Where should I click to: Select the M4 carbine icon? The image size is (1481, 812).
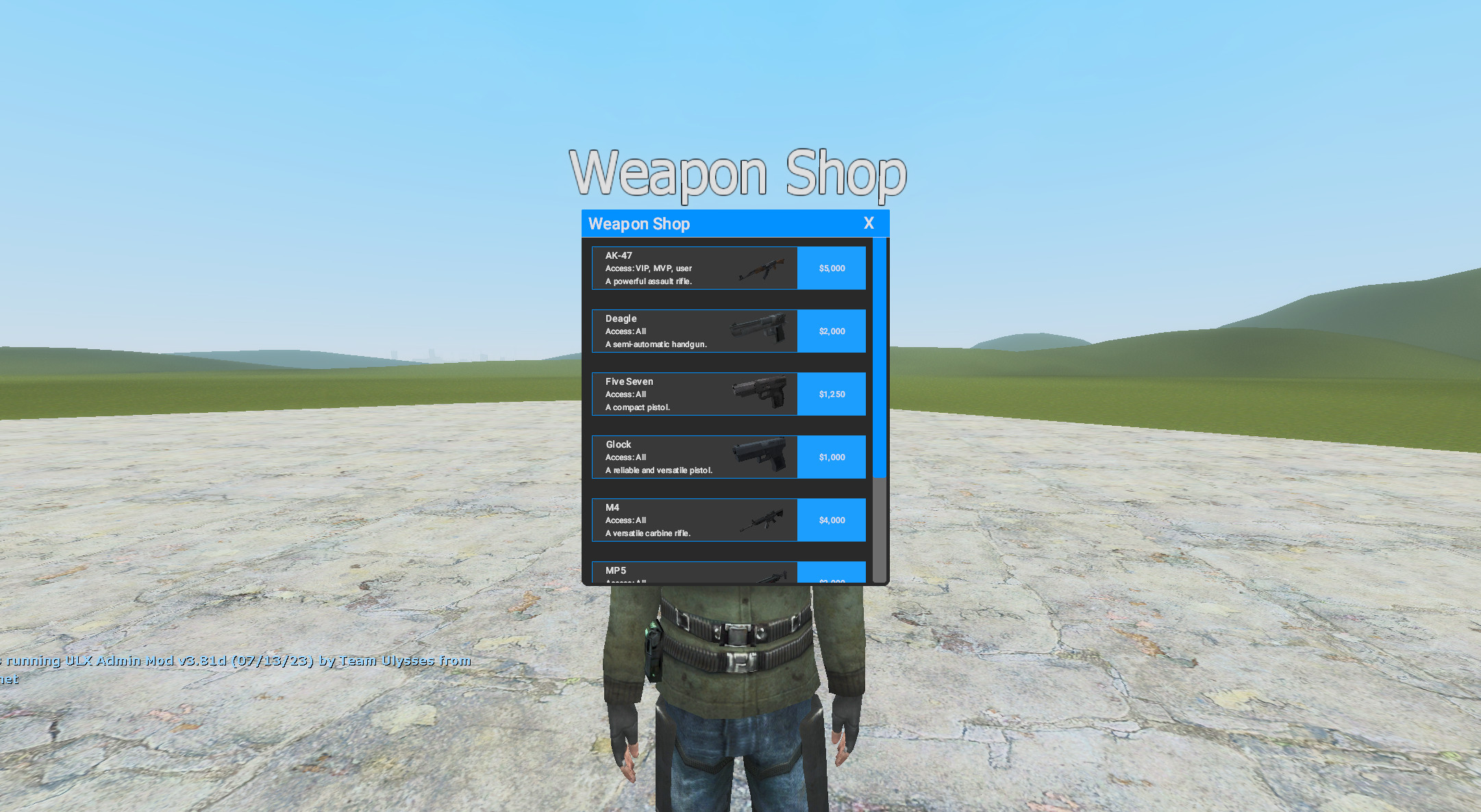(x=762, y=520)
